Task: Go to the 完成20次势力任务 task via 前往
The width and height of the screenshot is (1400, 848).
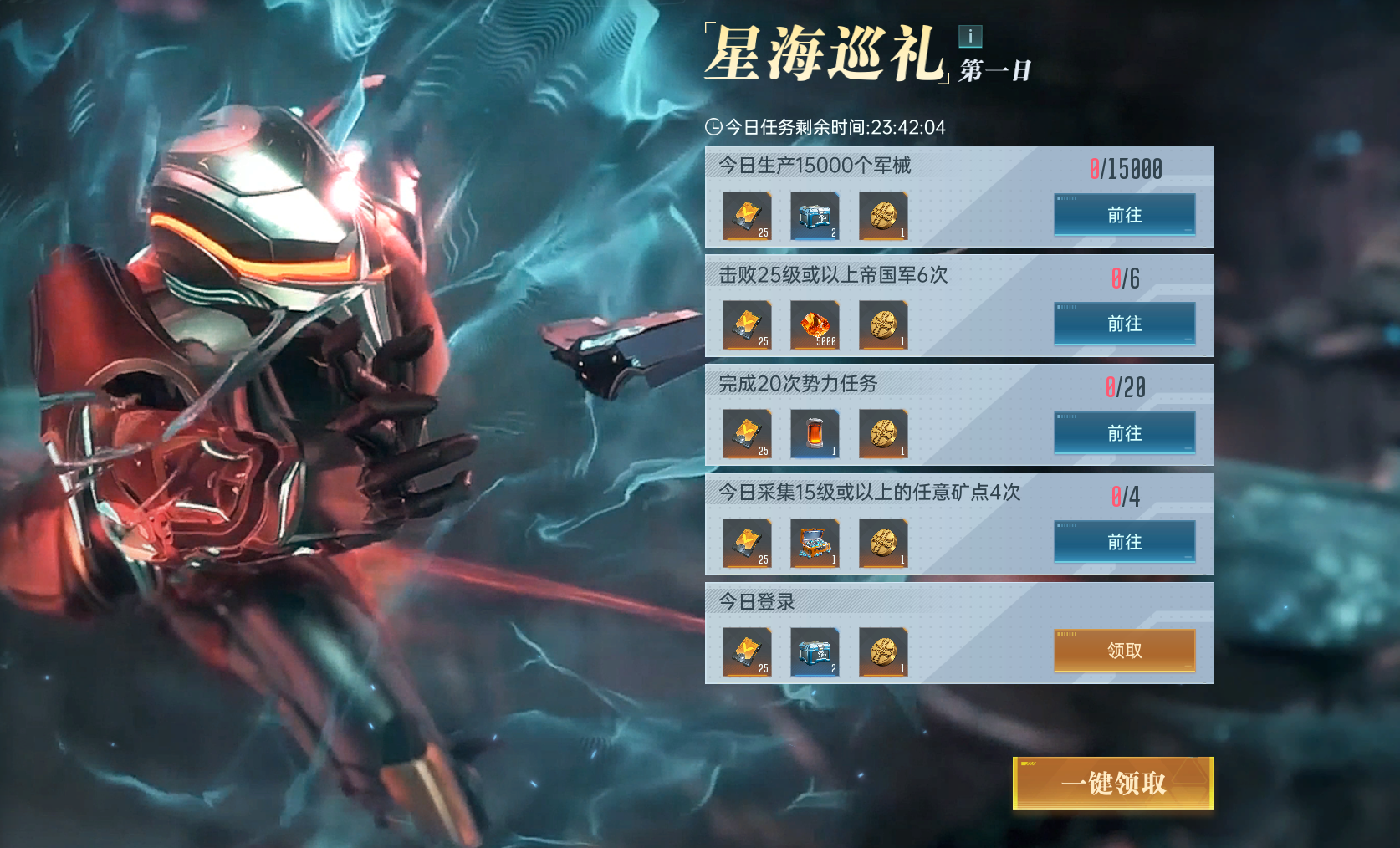Action: 1124,433
